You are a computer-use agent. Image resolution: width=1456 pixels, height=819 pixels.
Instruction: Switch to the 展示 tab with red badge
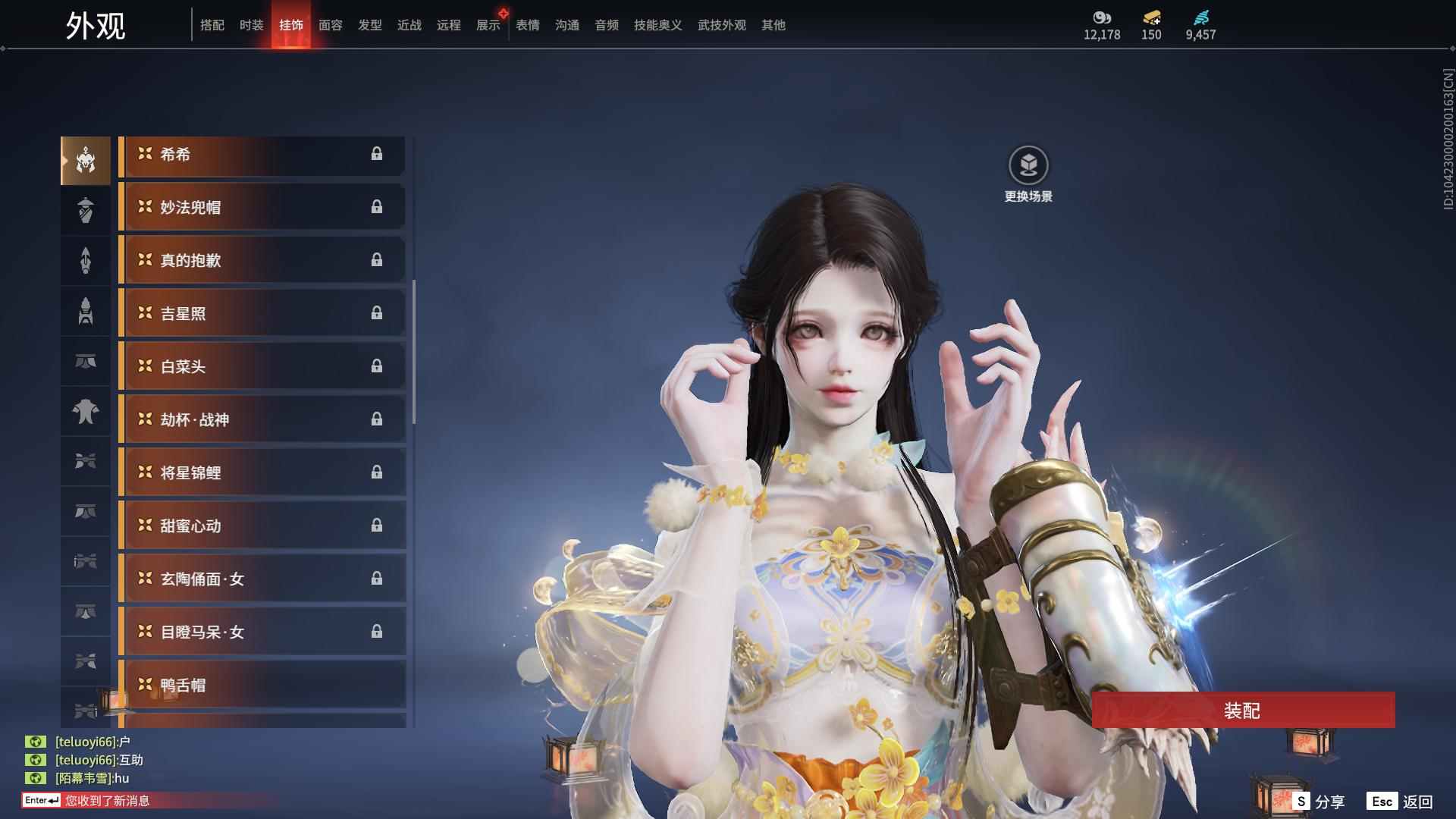488,24
